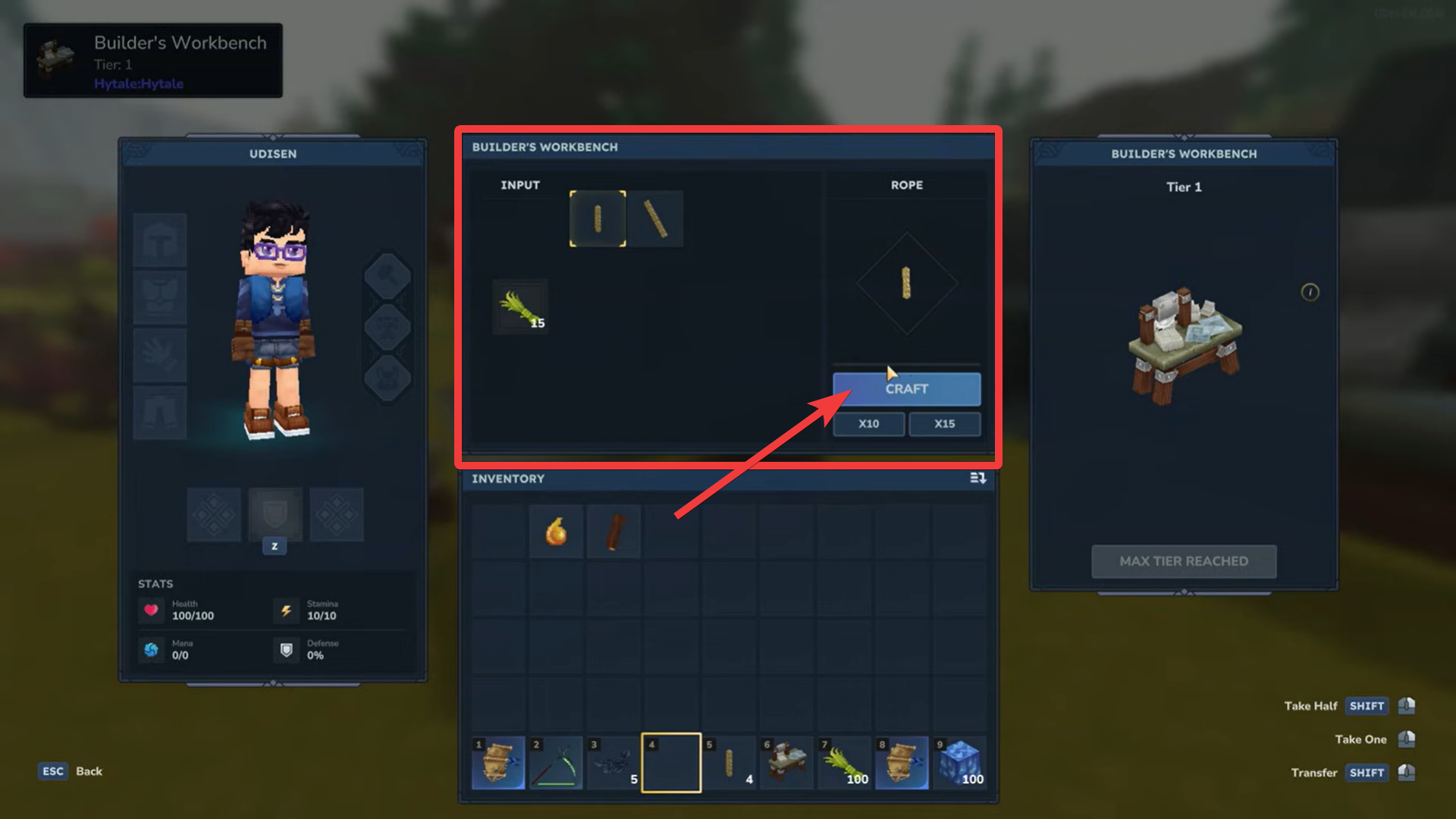This screenshot has height=819, width=1456.
Task: Click the MAX TIER REACHED button
Action: click(x=1184, y=561)
